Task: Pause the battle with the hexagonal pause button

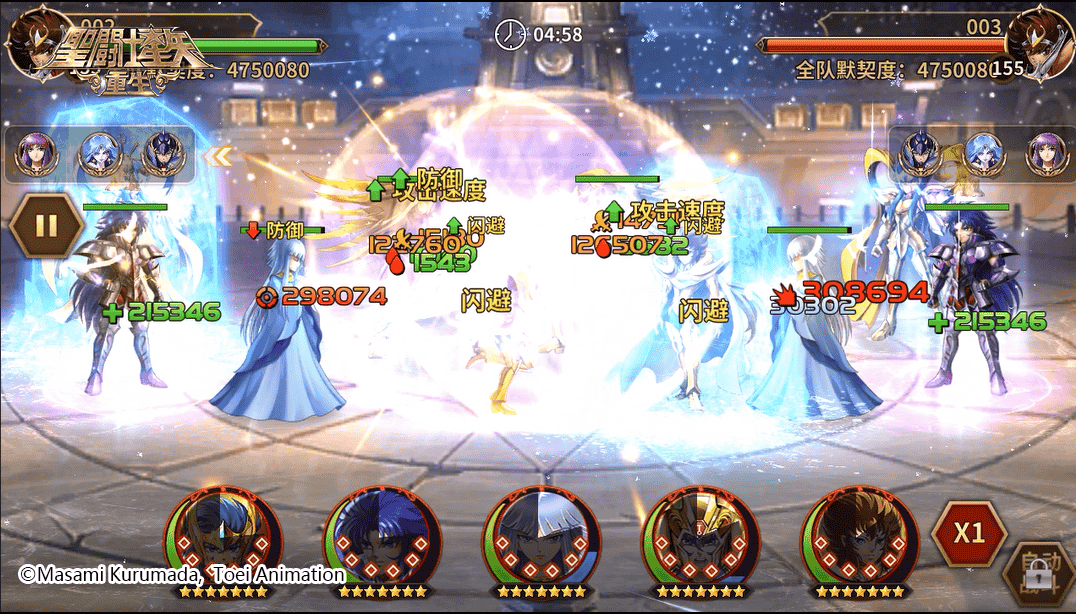Action: click(47, 225)
